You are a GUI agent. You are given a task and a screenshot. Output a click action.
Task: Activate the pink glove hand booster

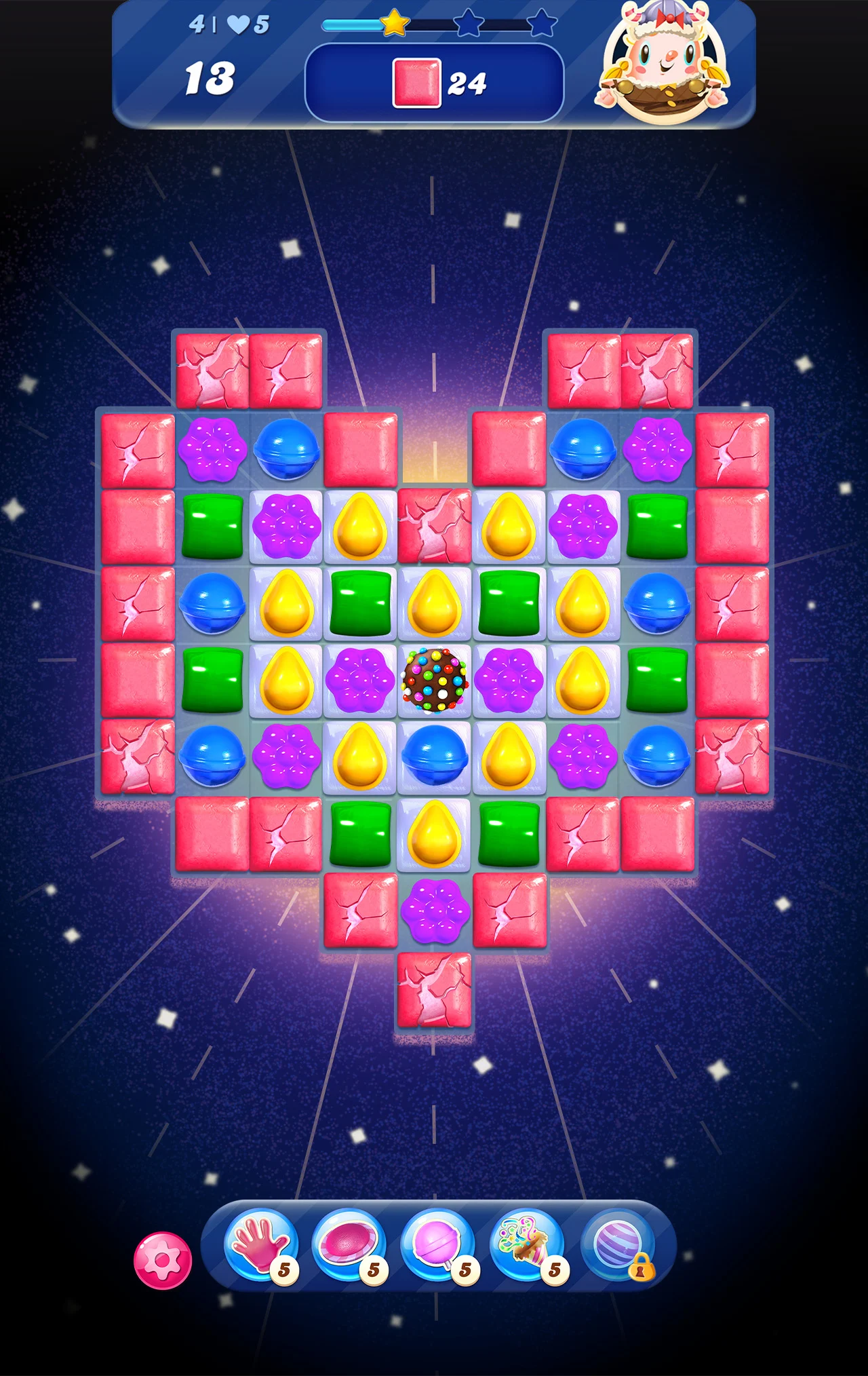[x=261, y=1246]
